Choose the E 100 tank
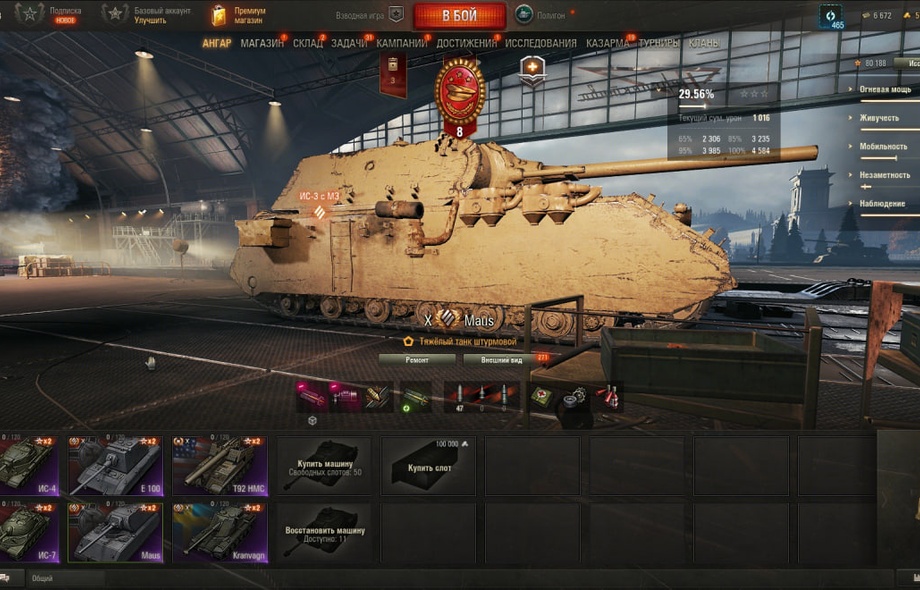This screenshot has height=590, width=920. [114, 465]
